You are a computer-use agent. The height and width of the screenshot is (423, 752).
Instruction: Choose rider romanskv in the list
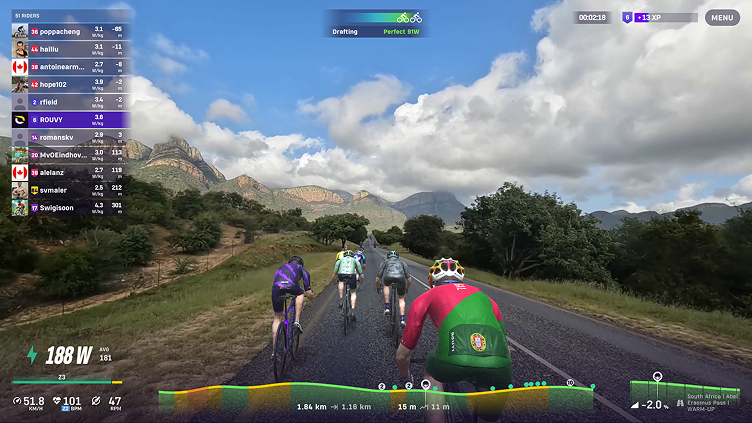(x=69, y=137)
